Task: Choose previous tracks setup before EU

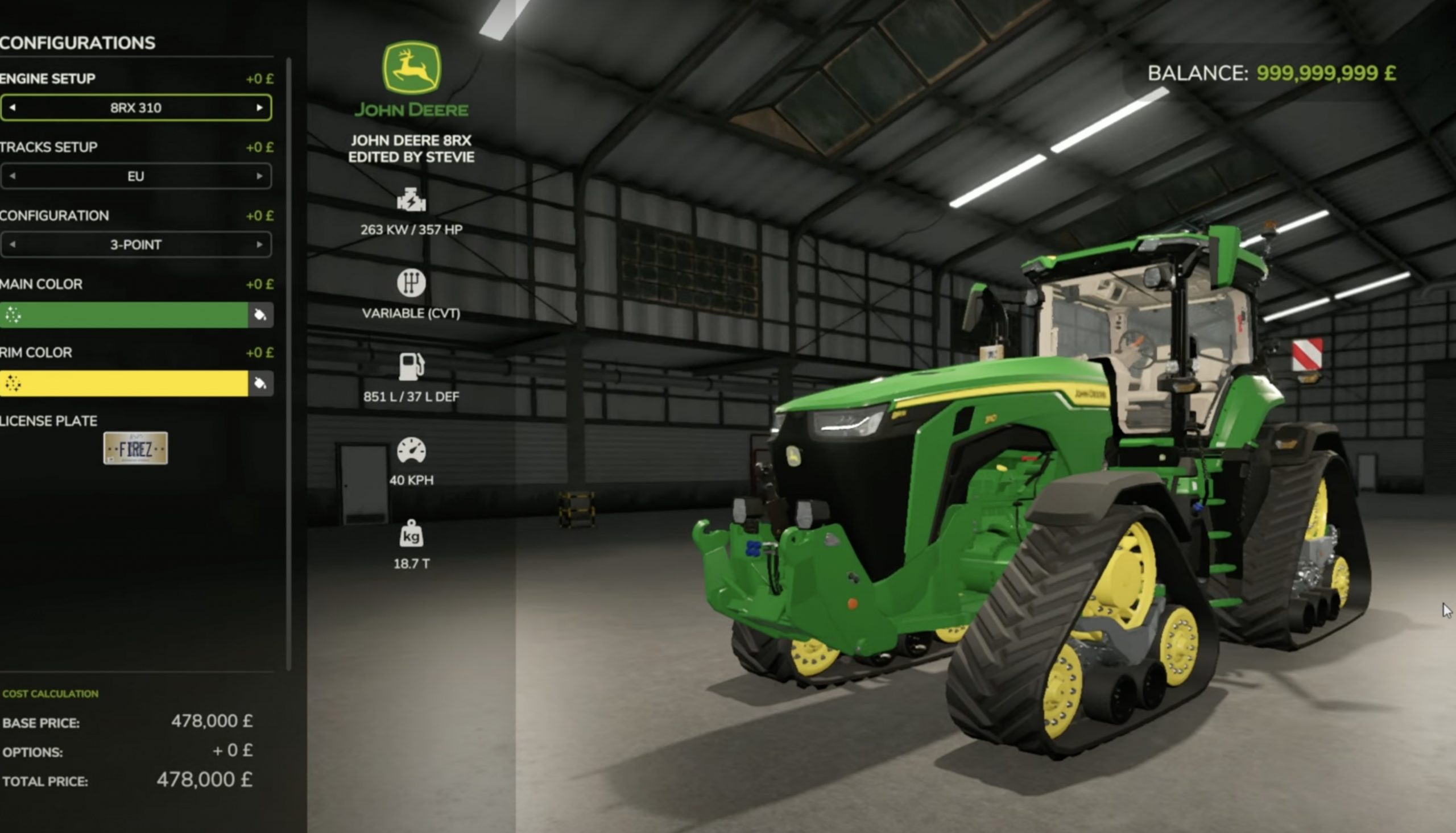Action: 13,176
